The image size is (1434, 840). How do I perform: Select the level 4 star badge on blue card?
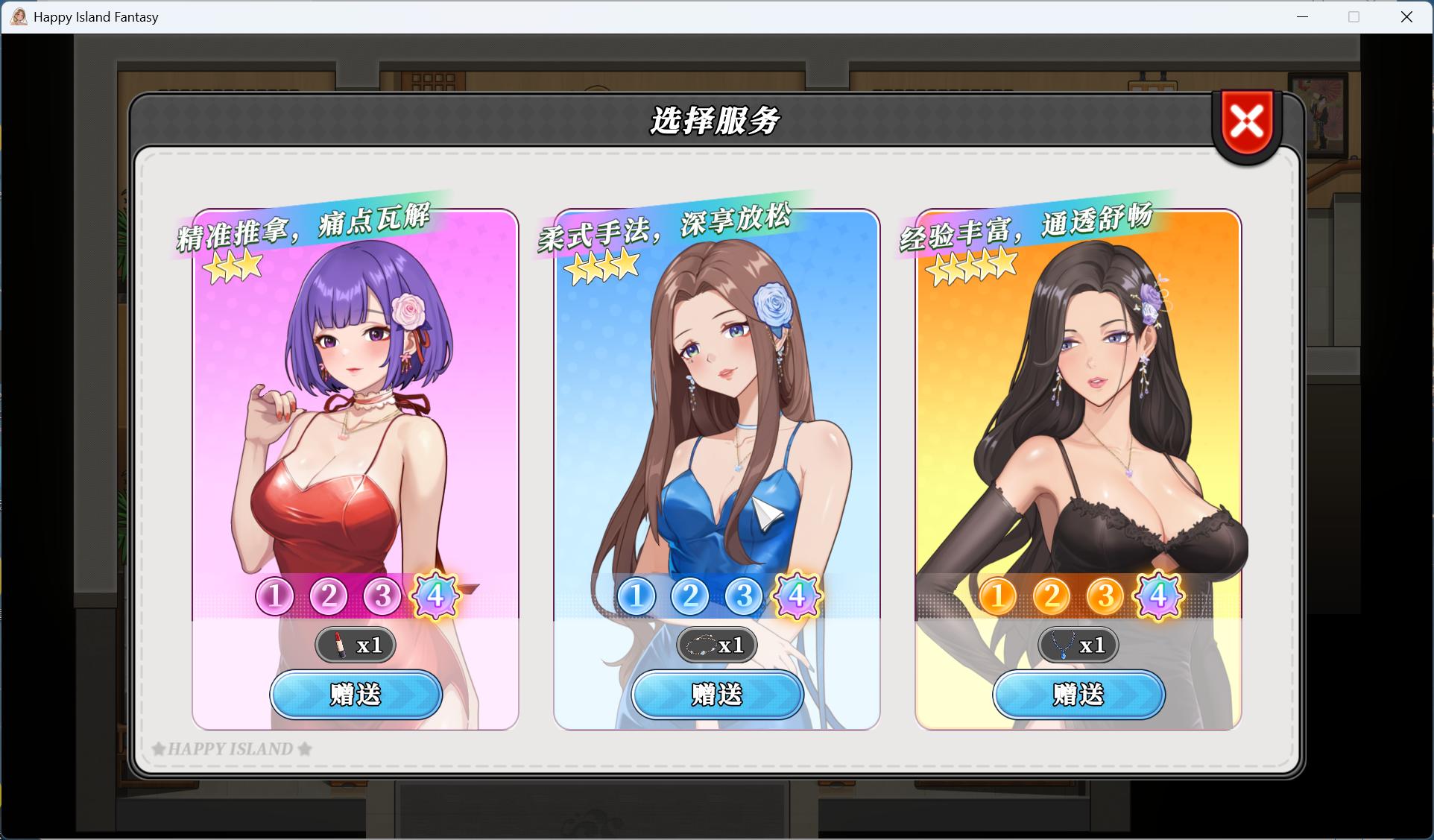[x=797, y=596]
